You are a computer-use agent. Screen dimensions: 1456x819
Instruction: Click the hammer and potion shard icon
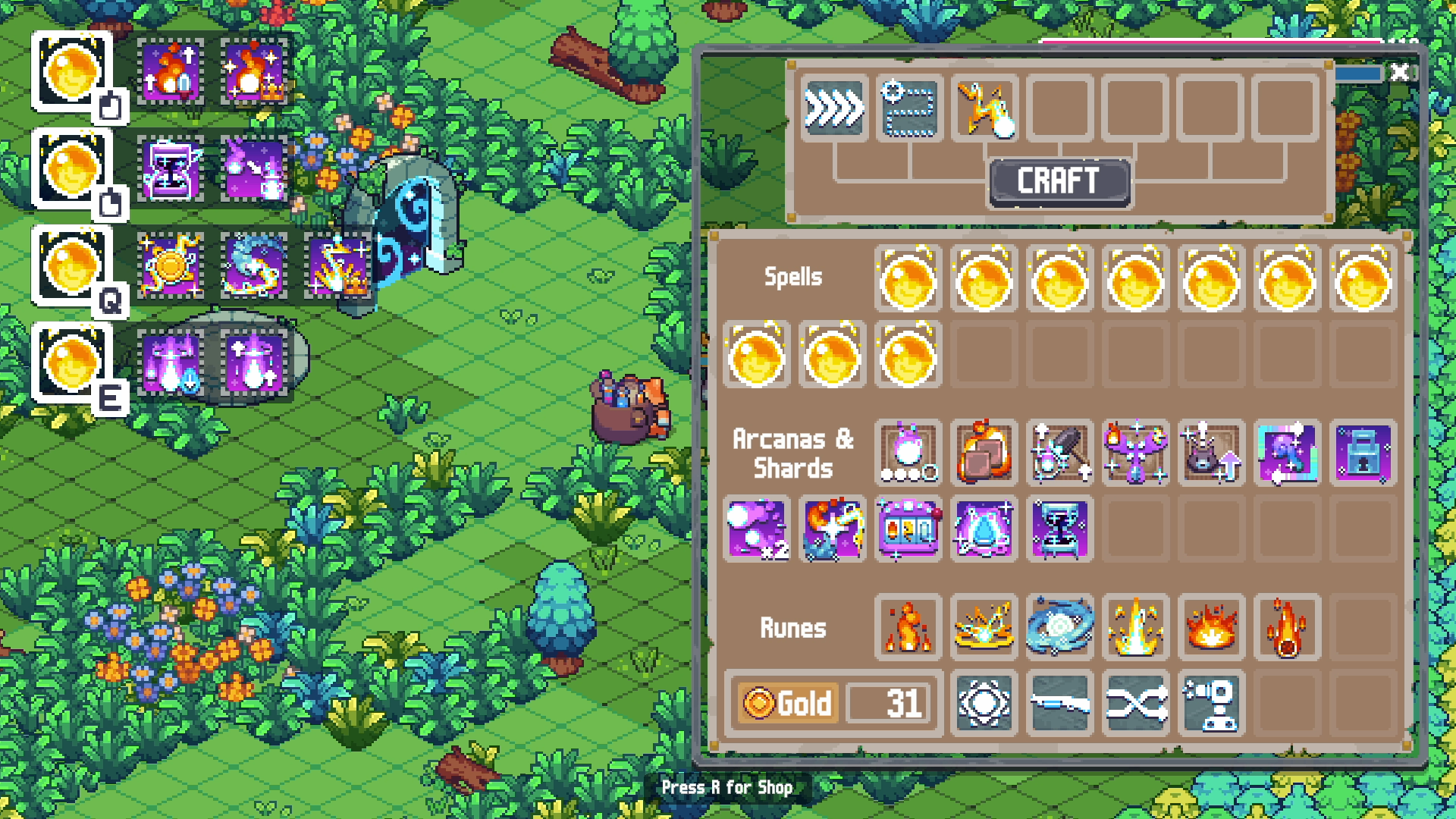click(x=1059, y=455)
